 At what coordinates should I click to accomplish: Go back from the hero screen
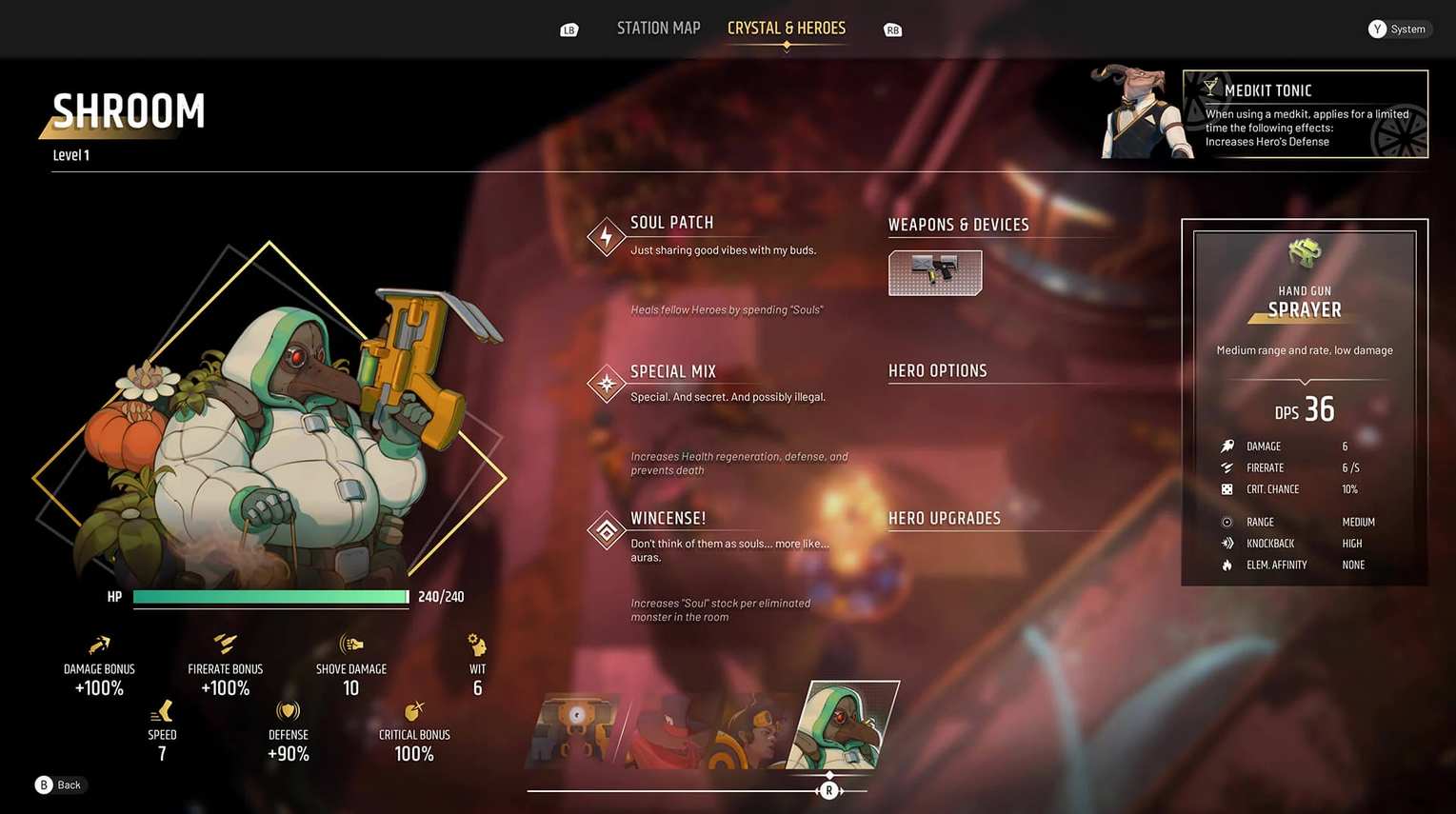point(59,784)
